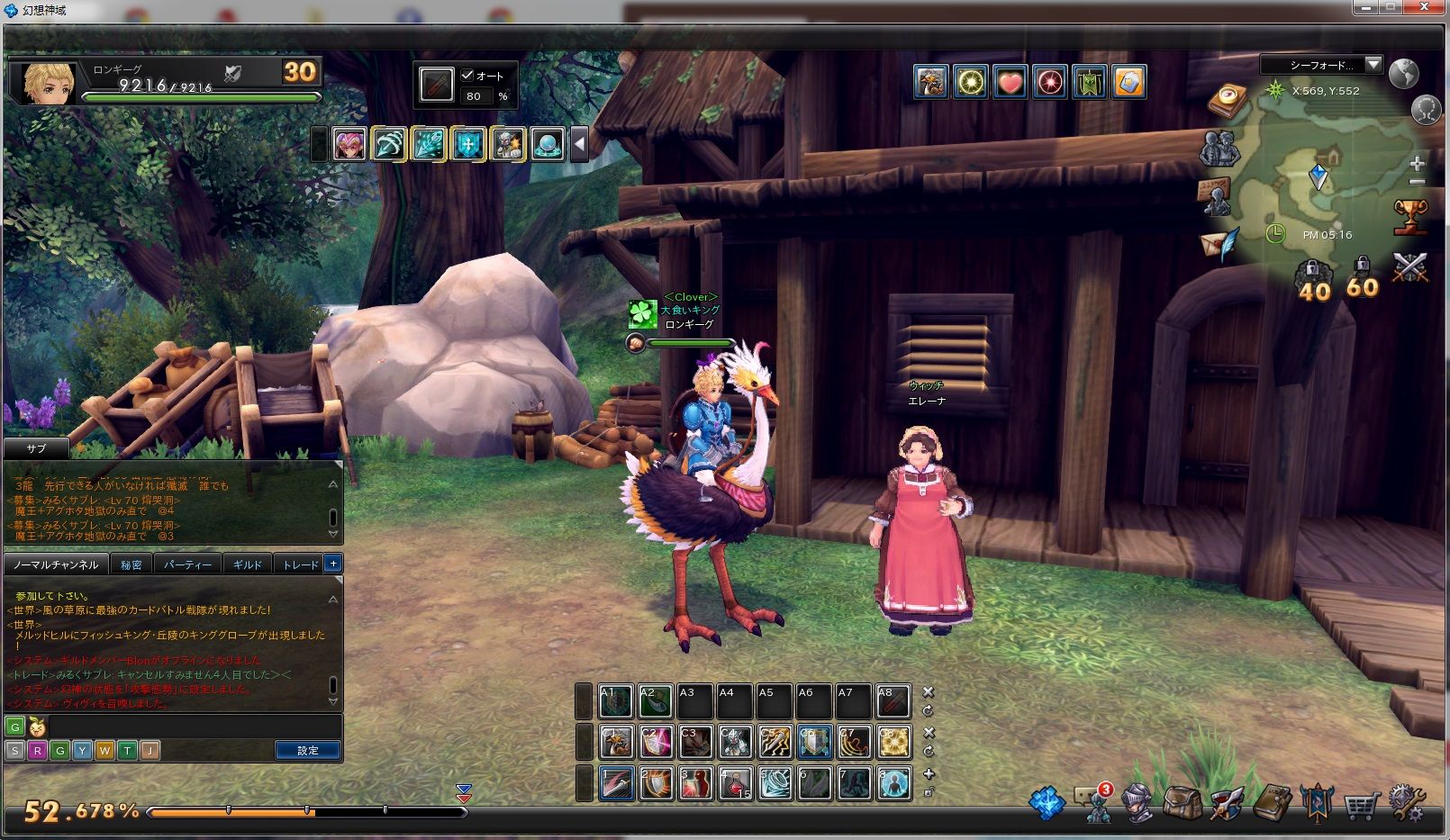Open the settings gear and wrench icon
The width and height of the screenshot is (1450, 840).
(1406, 801)
